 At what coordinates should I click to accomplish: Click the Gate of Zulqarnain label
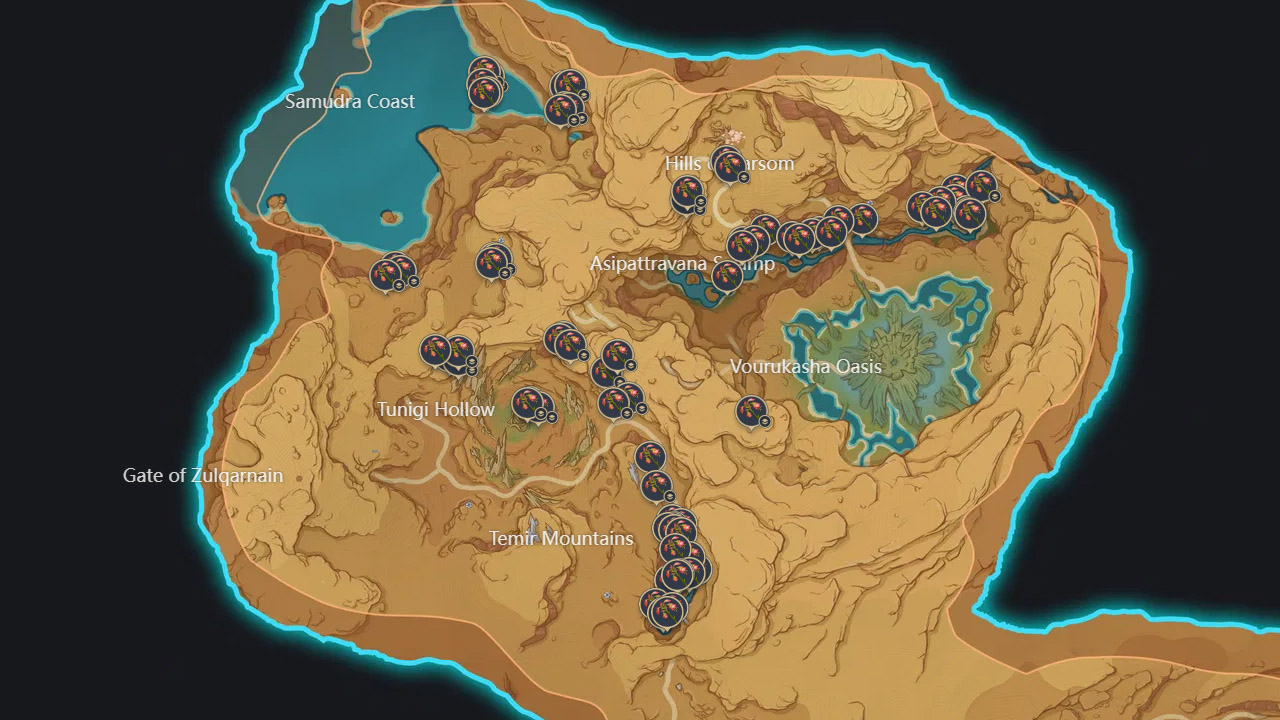(x=204, y=476)
